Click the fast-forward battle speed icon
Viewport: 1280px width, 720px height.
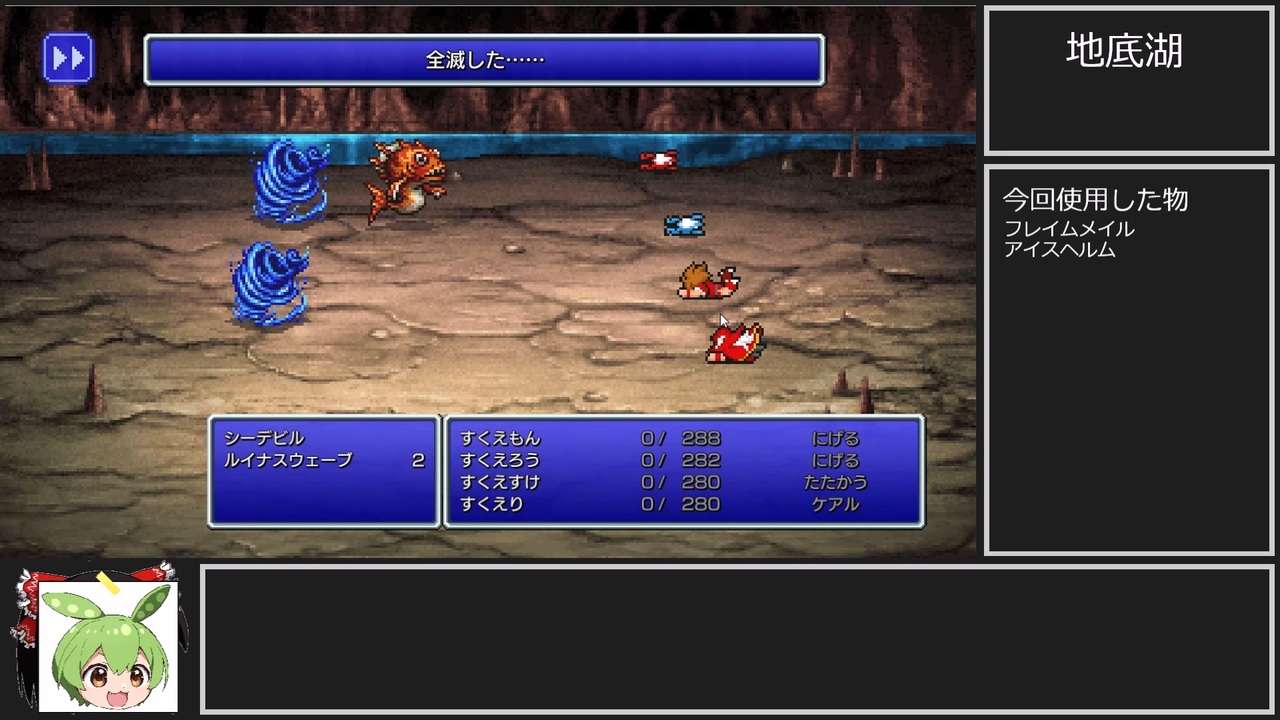point(68,57)
